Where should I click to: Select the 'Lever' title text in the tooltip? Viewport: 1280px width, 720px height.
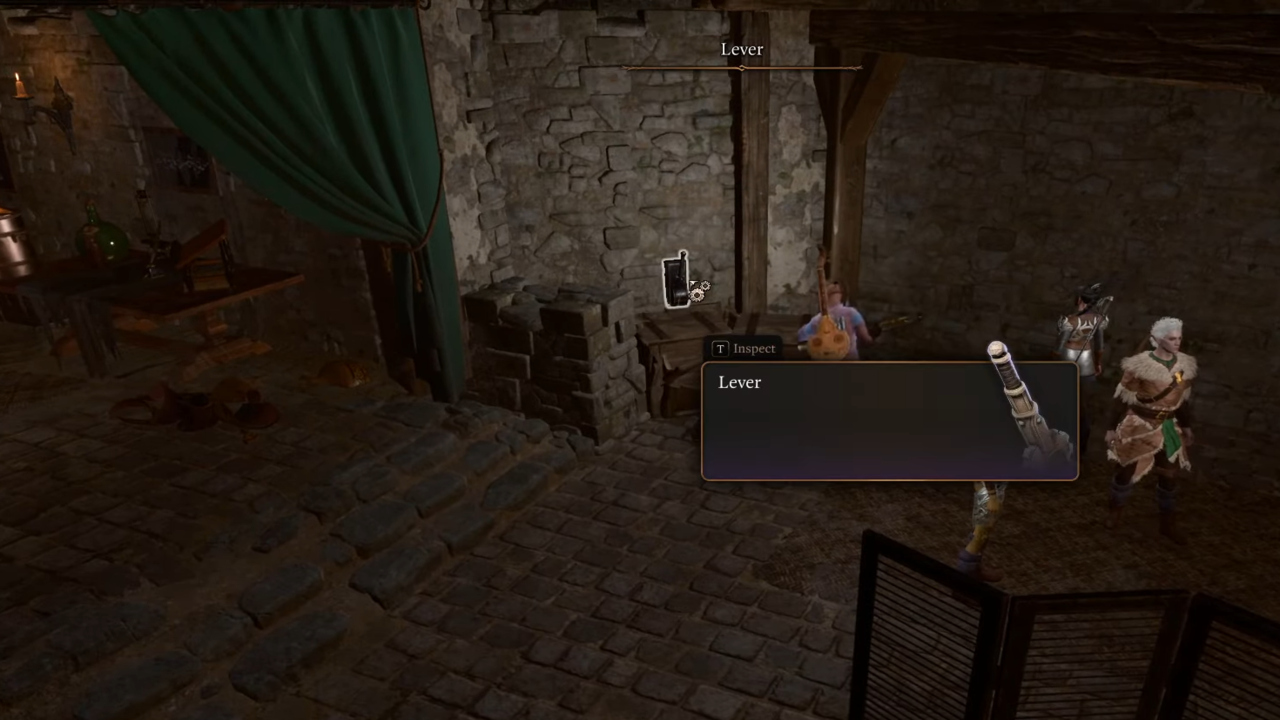739,382
